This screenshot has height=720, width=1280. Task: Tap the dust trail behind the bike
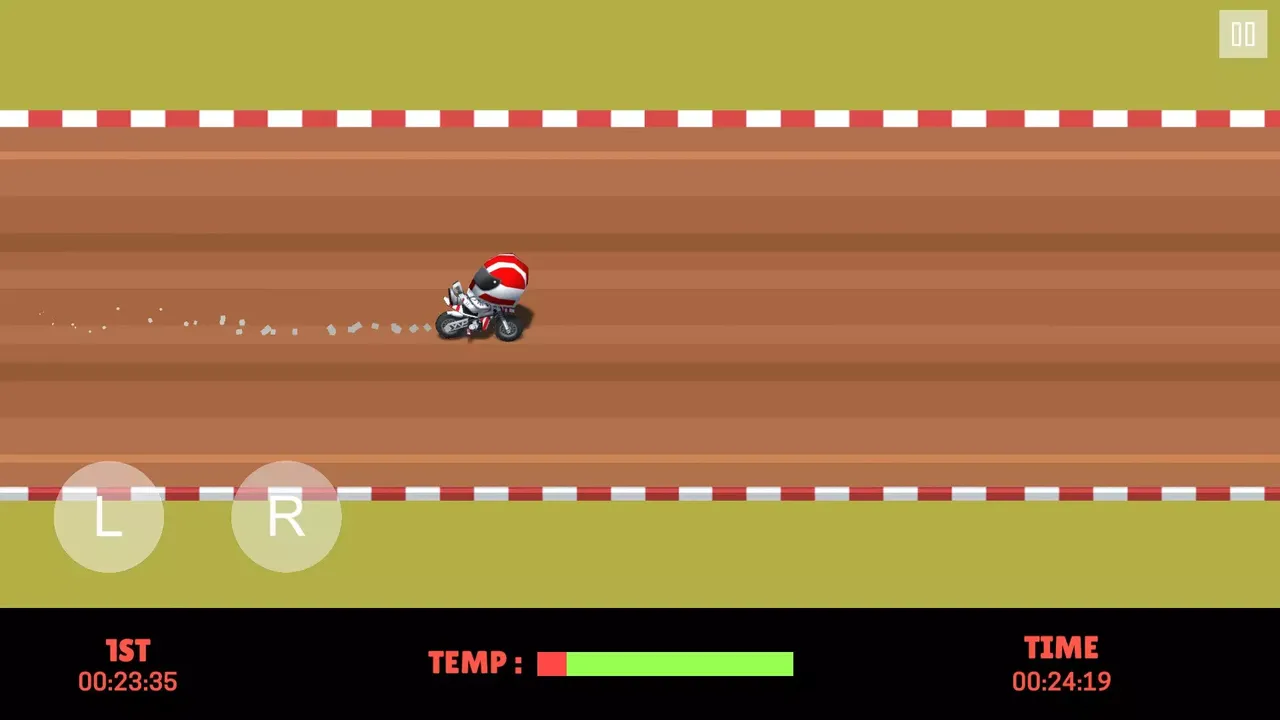point(250,322)
